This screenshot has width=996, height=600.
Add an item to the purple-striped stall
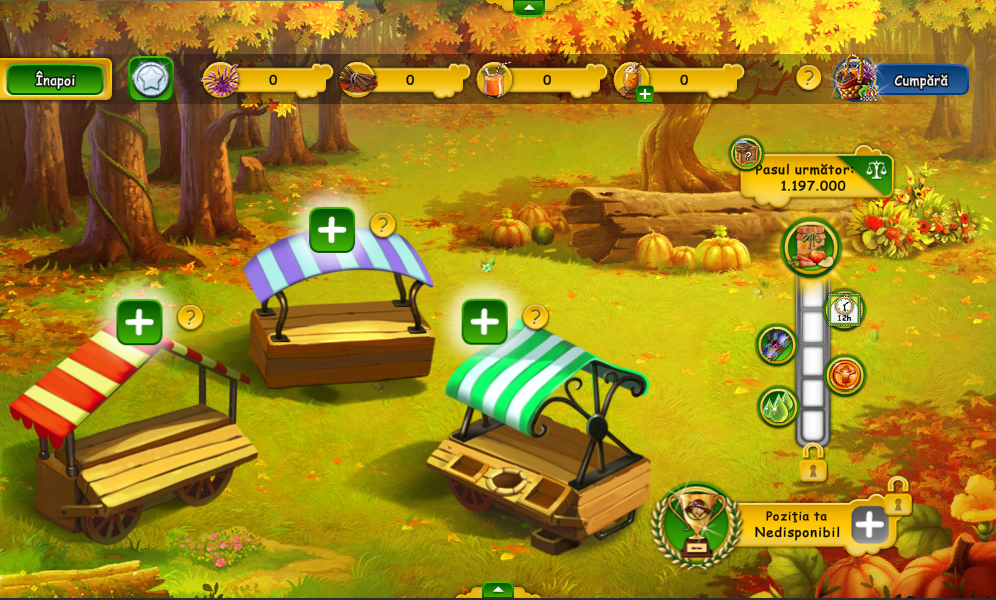tap(332, 230)
